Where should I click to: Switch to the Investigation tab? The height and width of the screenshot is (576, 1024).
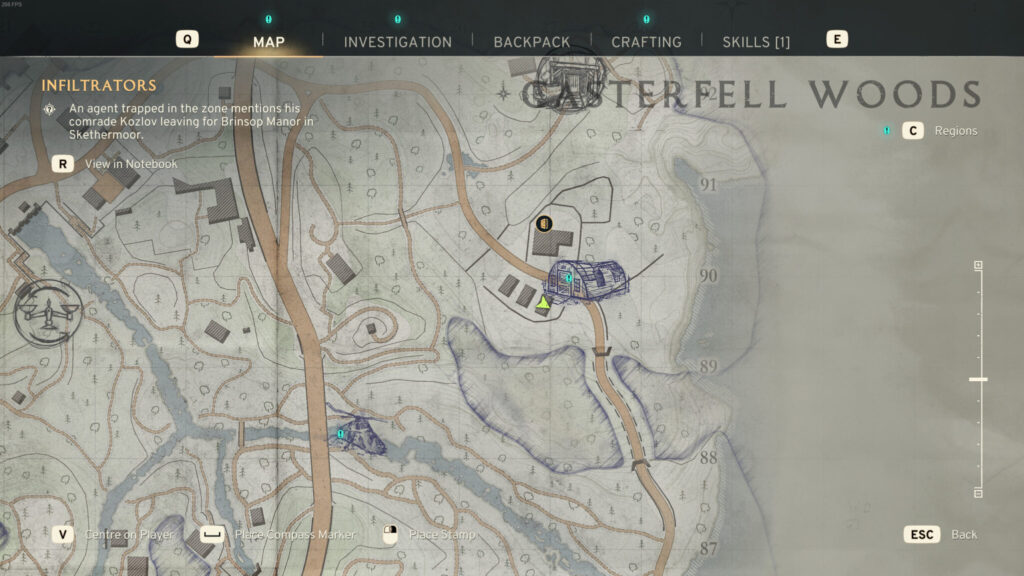click(x=397, y=42)
